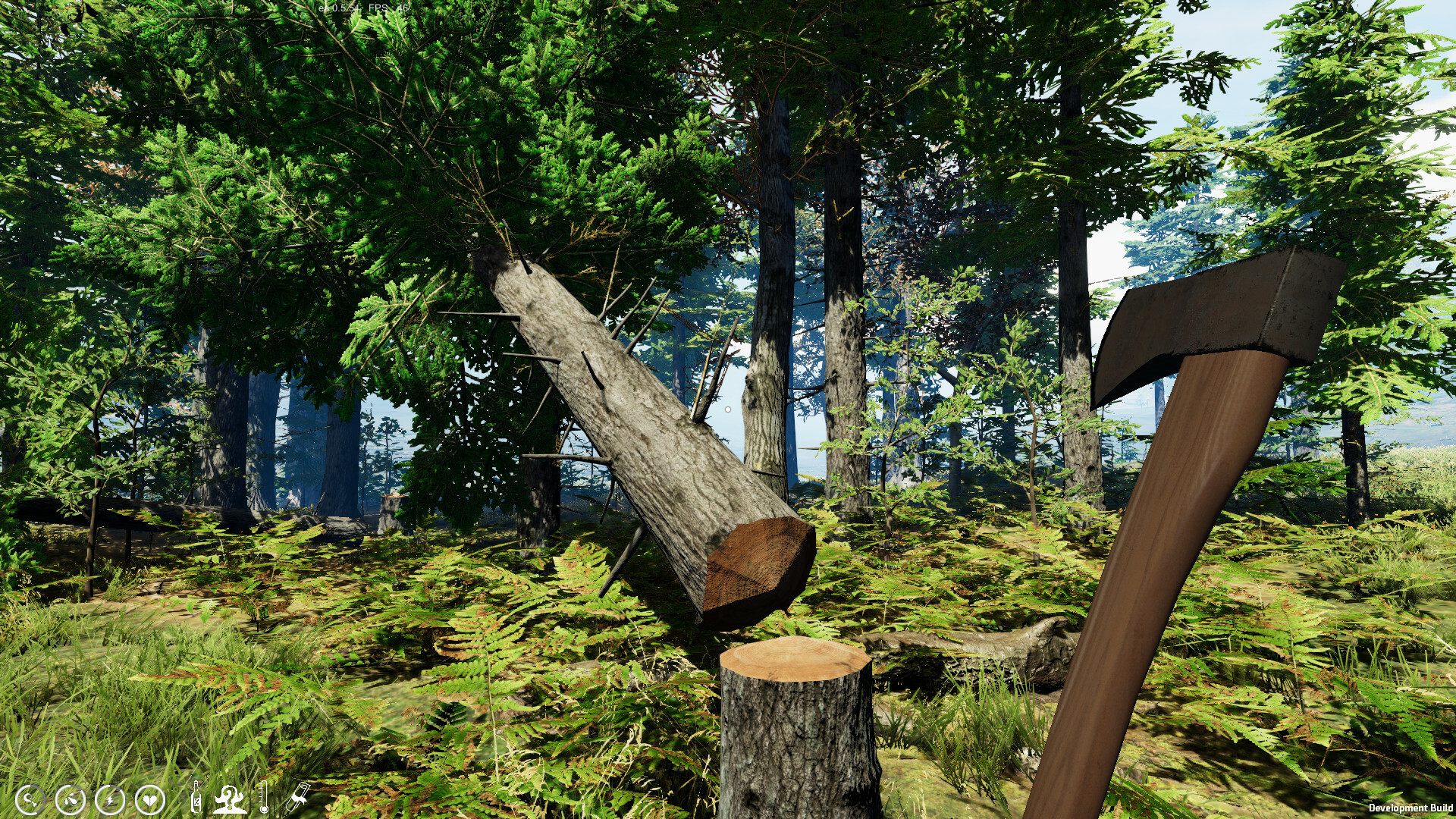Click the hunger drumstick status icon

click(x=30, y=799)
